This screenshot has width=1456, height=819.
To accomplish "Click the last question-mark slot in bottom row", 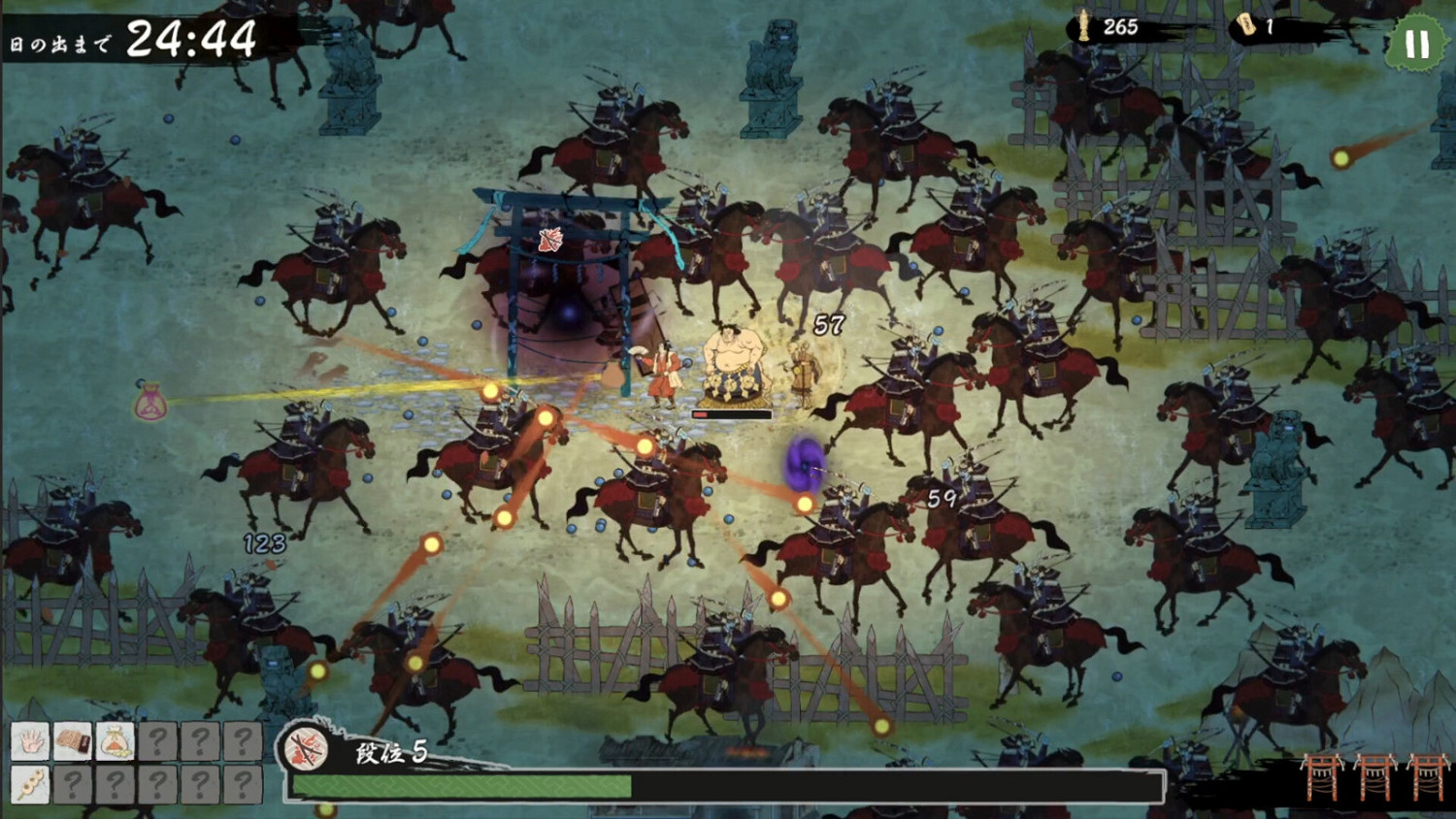I will pos(241,783).
